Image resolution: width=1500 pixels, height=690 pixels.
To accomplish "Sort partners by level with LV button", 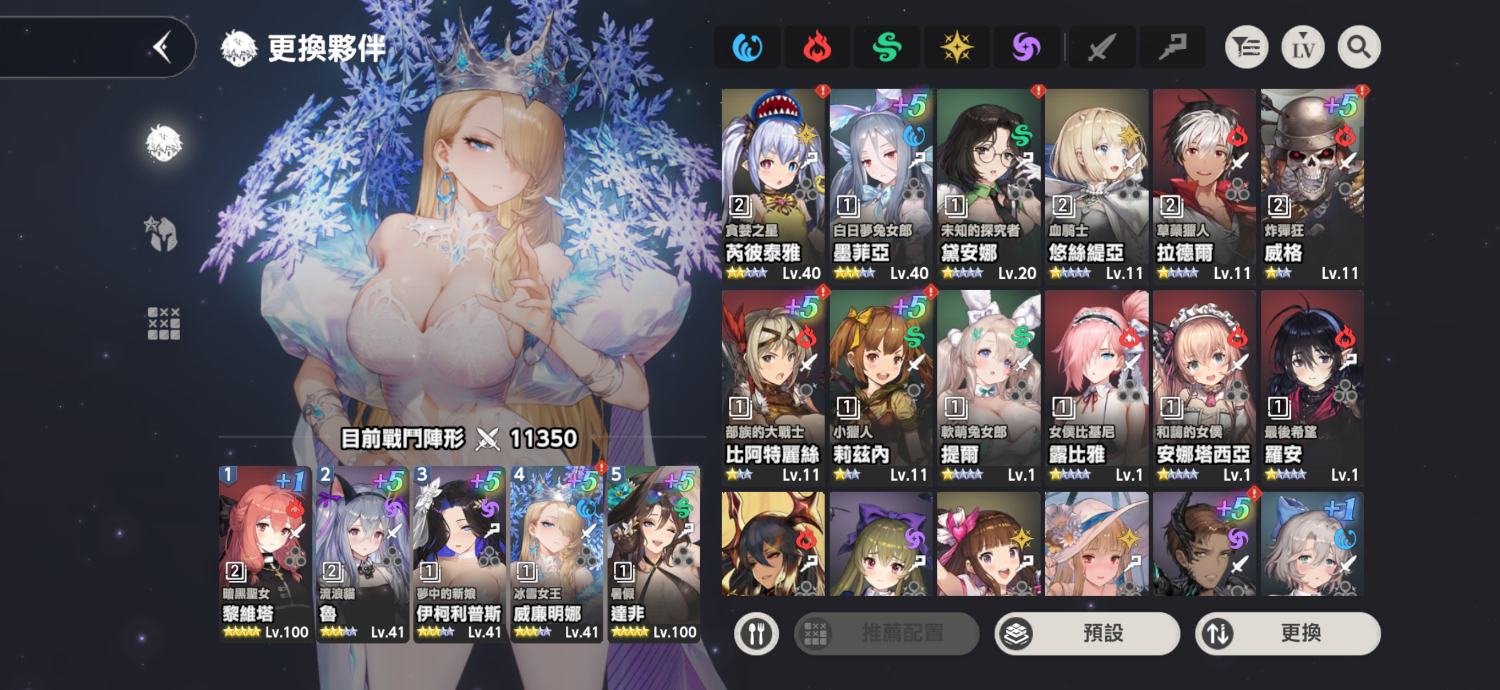I will (x=1303, y=47).
